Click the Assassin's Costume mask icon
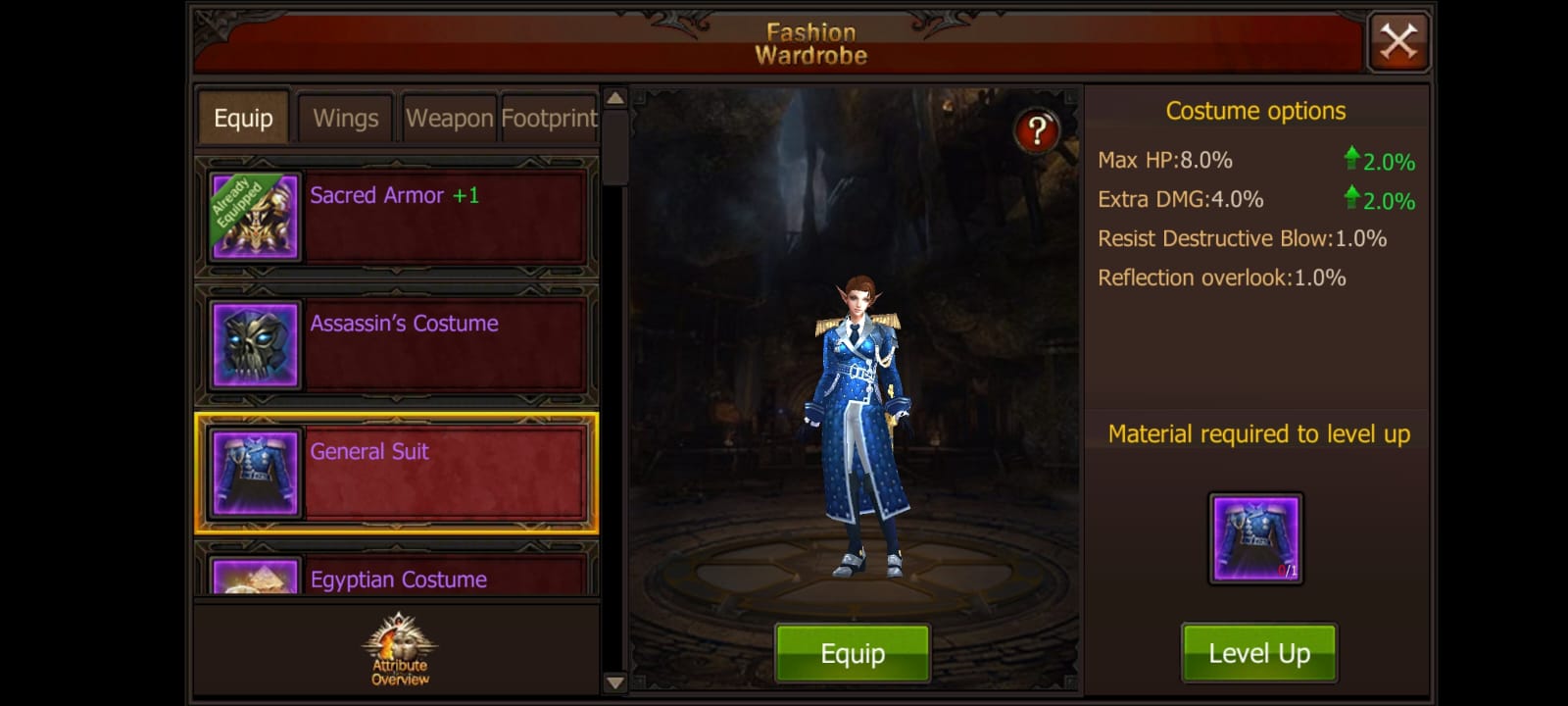Image resolution: width=1568 pixels, height=706 pixels. (x=255, y=345)
